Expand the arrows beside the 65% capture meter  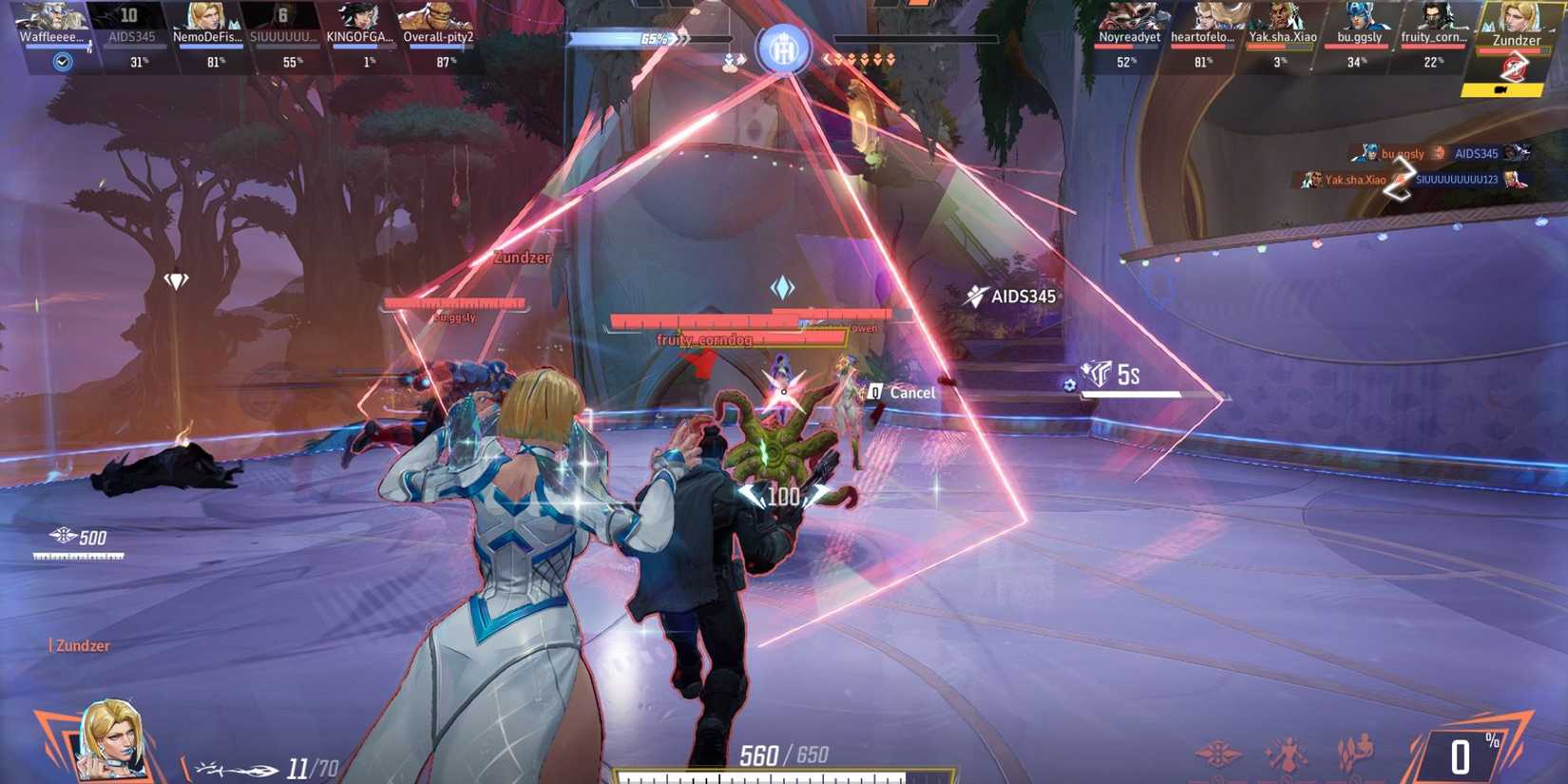click(x=680, y=40)
